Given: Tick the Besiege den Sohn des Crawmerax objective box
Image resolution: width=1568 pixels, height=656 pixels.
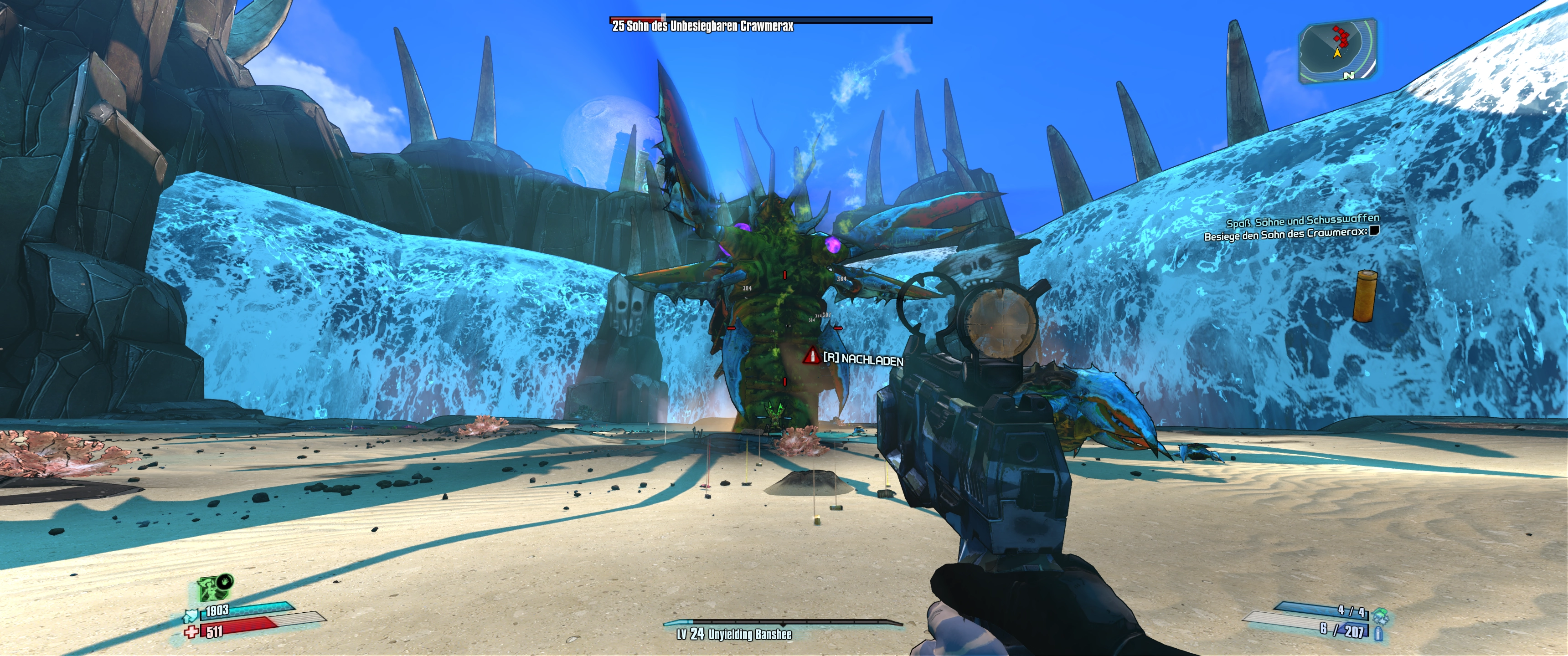Looking at the screenshot, I should coord(1374,230).
